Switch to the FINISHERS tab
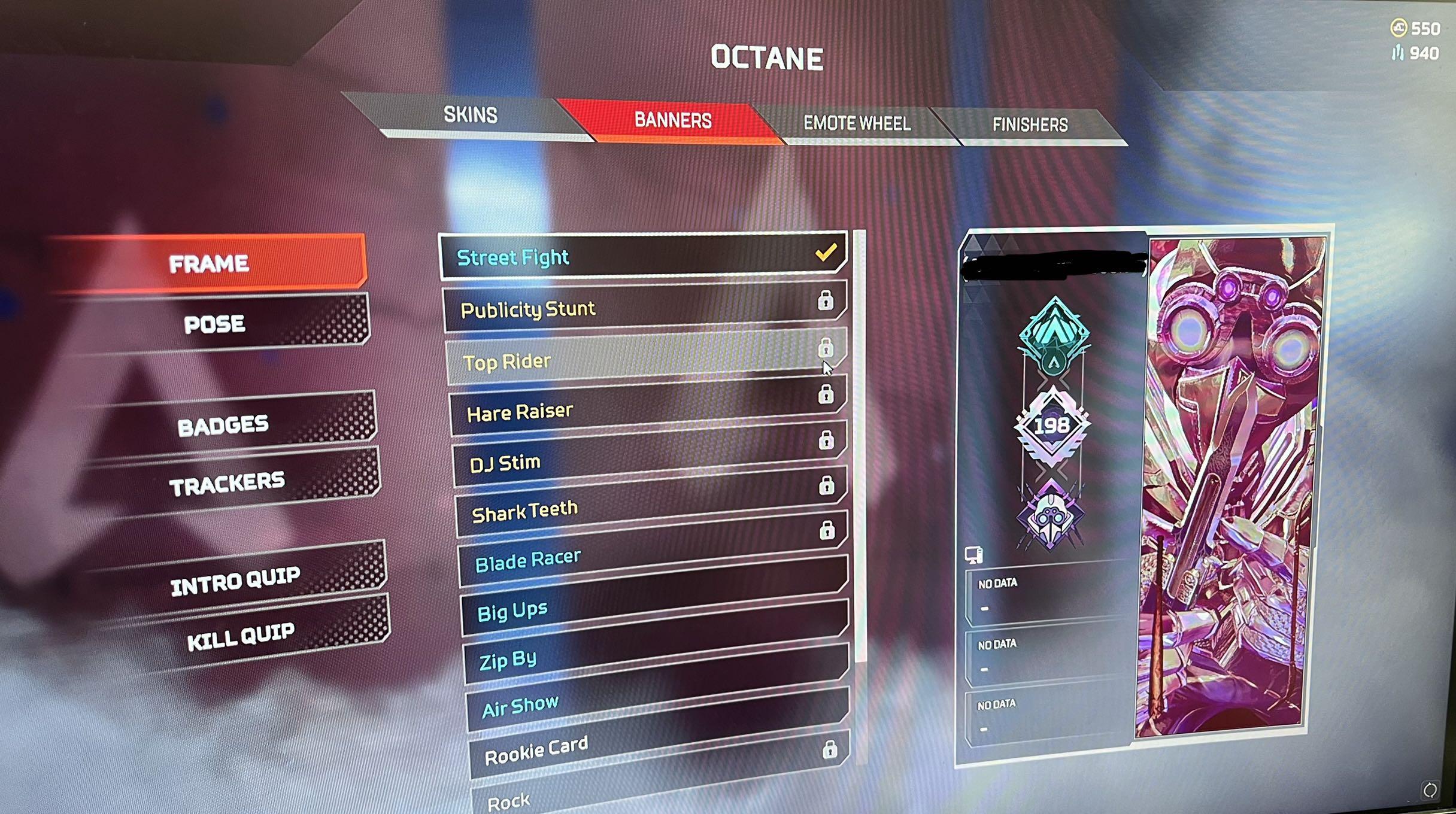The height and width of the screenshot is (814, 1456). pos(1030,124)
